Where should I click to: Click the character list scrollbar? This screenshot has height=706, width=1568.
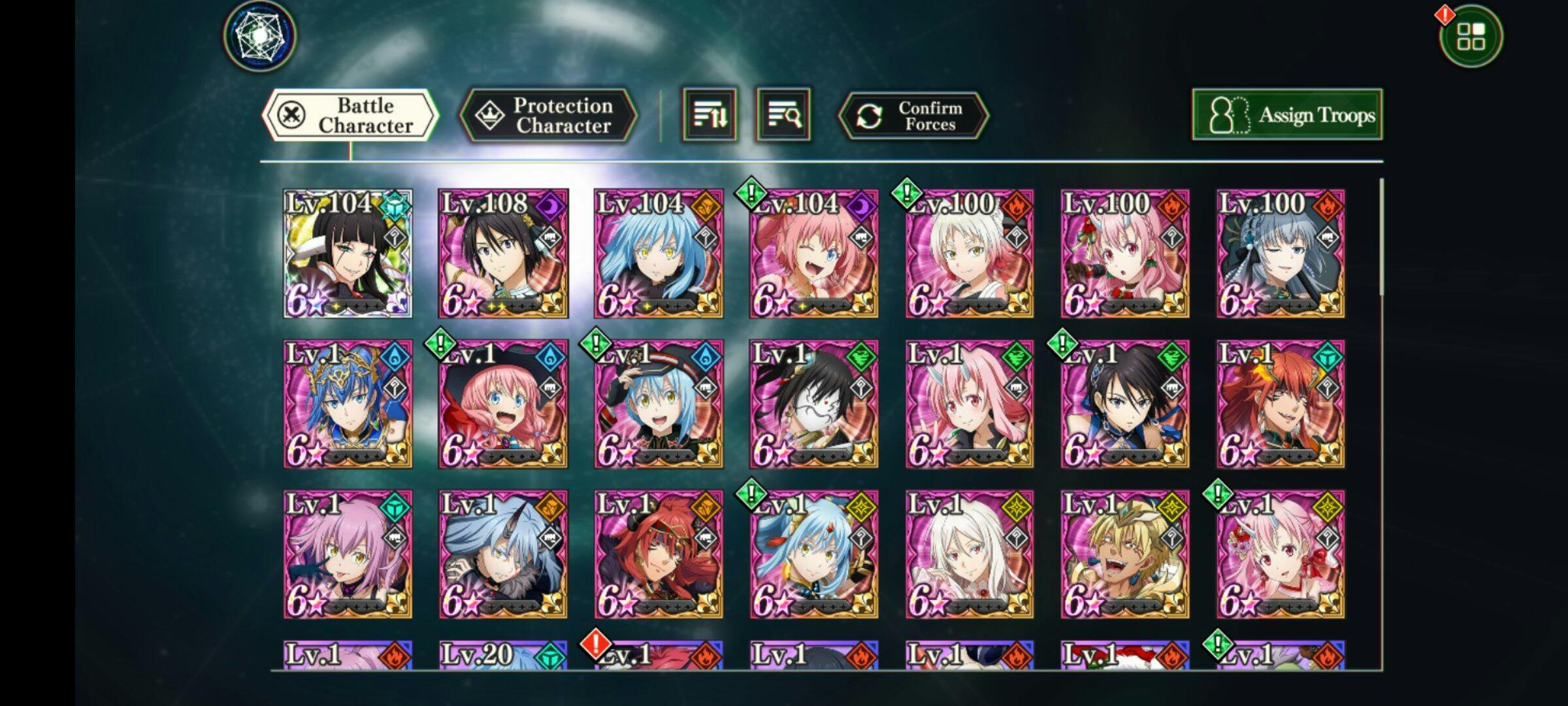tap(1382, 237)
